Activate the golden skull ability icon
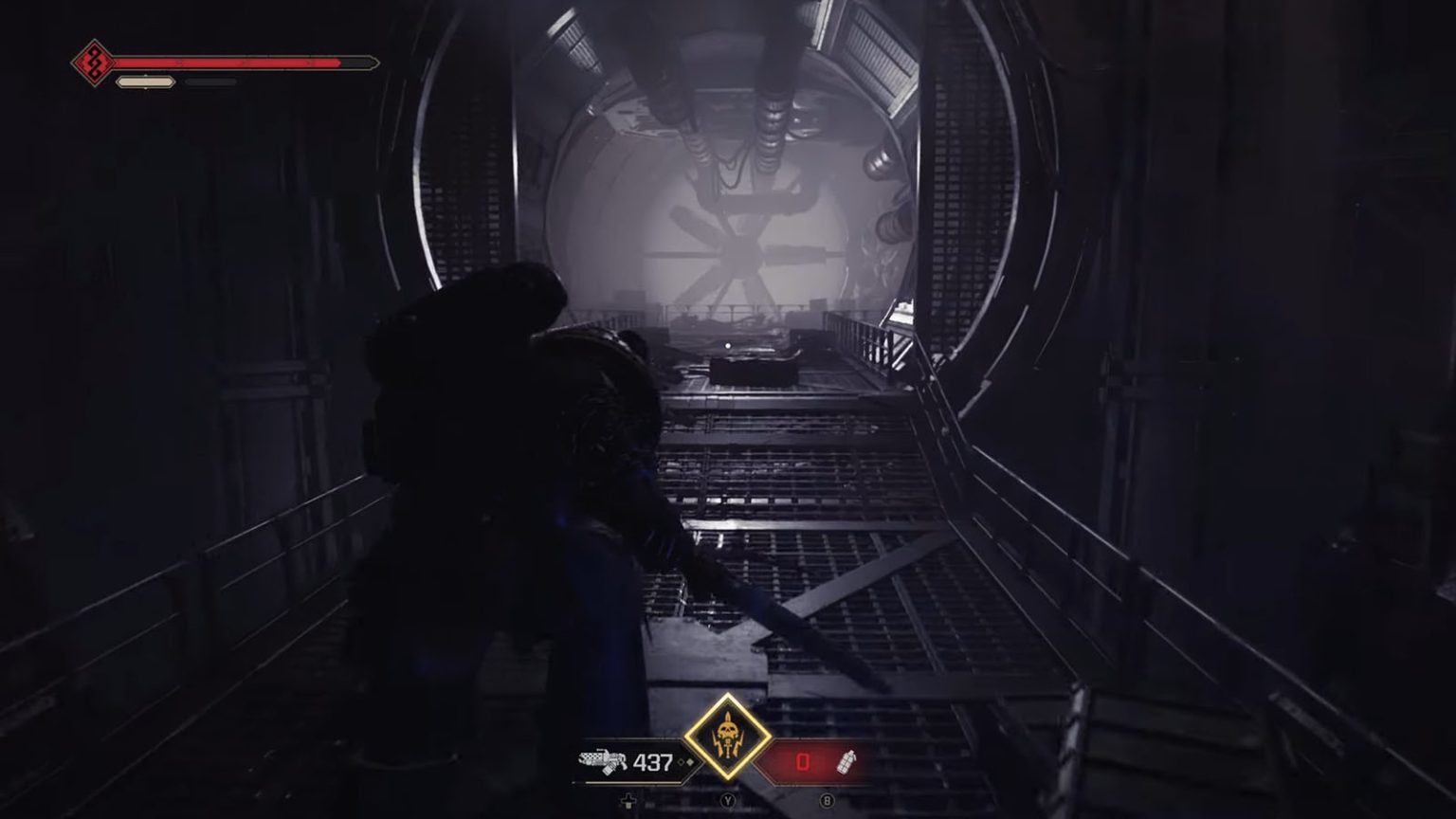This screenshot has width=1456, height=819. (727, 737)
